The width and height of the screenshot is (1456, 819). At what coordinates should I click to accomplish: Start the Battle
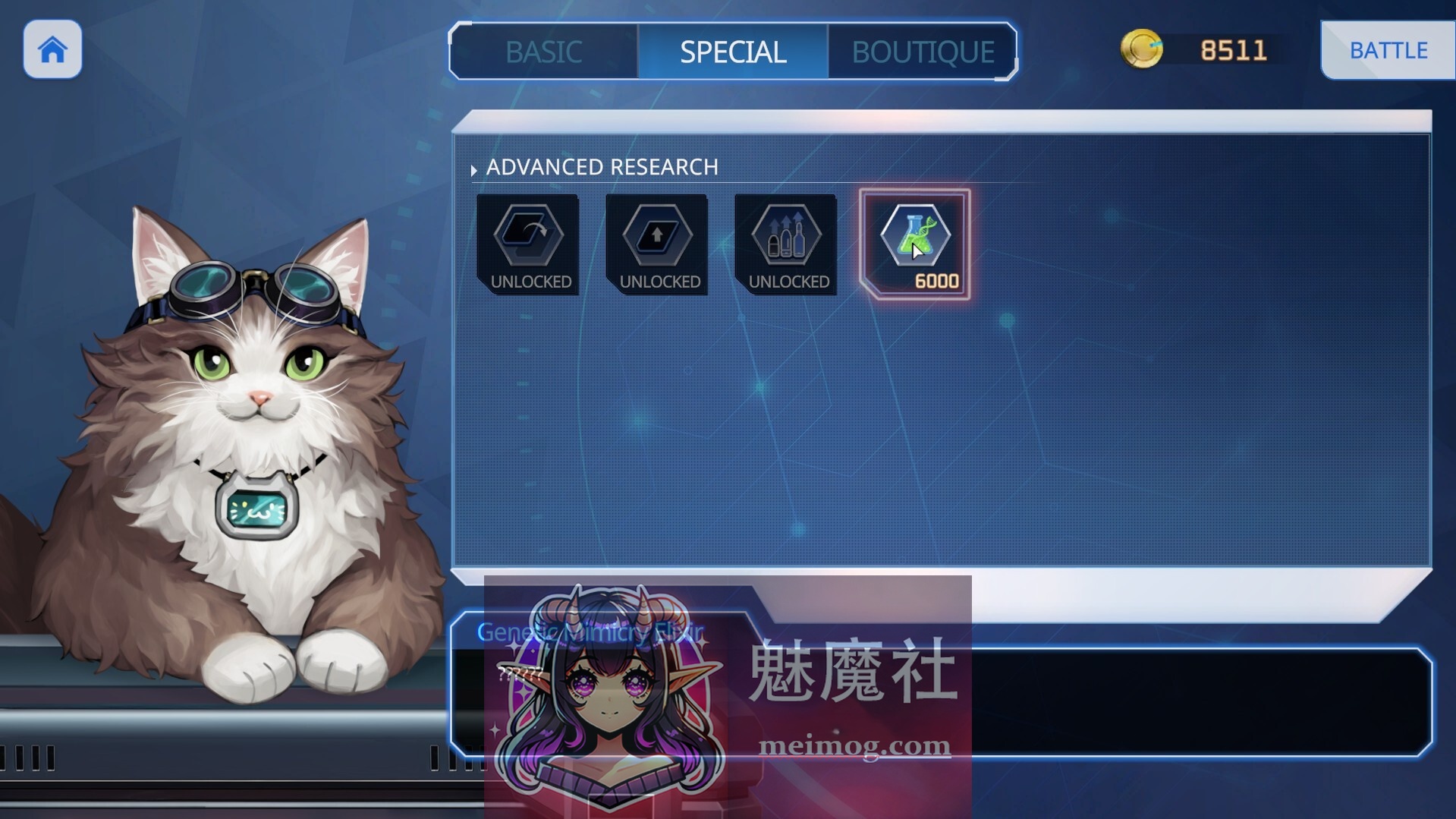point(1388,50)
